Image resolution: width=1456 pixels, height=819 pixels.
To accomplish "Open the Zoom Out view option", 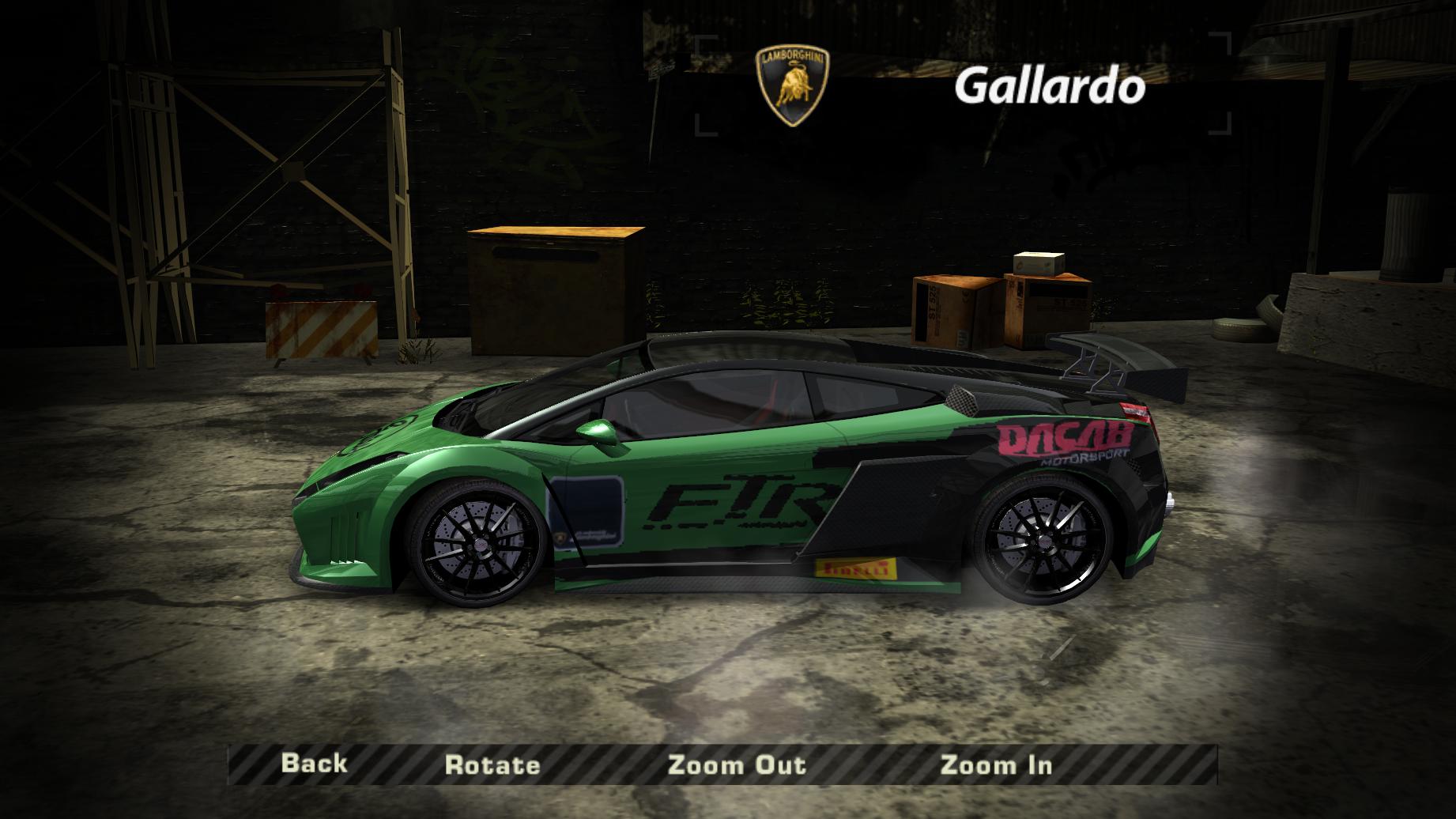I will click(x=737, y=764).
